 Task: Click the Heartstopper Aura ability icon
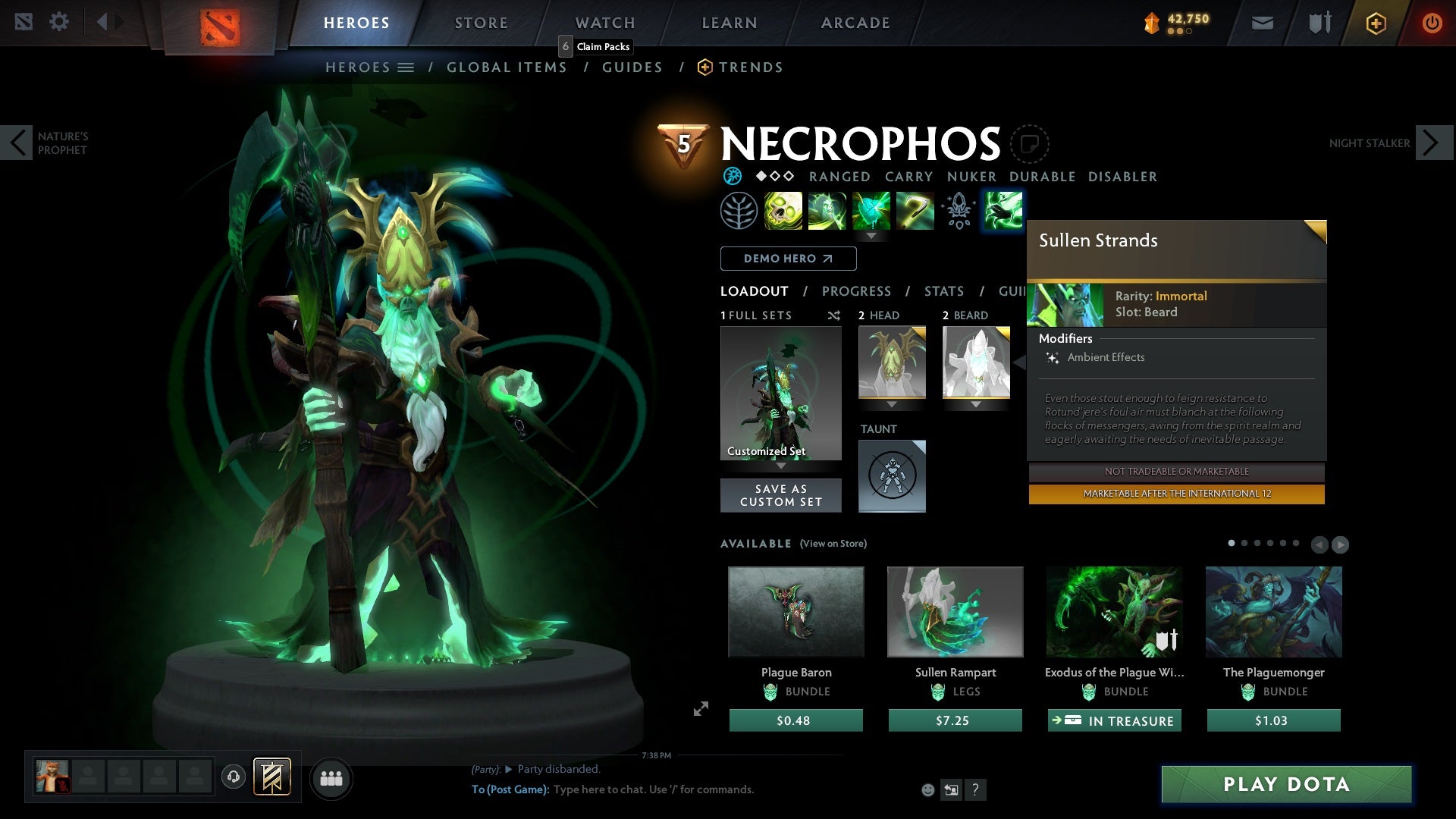pyautogui.click(x=871, y=211)
